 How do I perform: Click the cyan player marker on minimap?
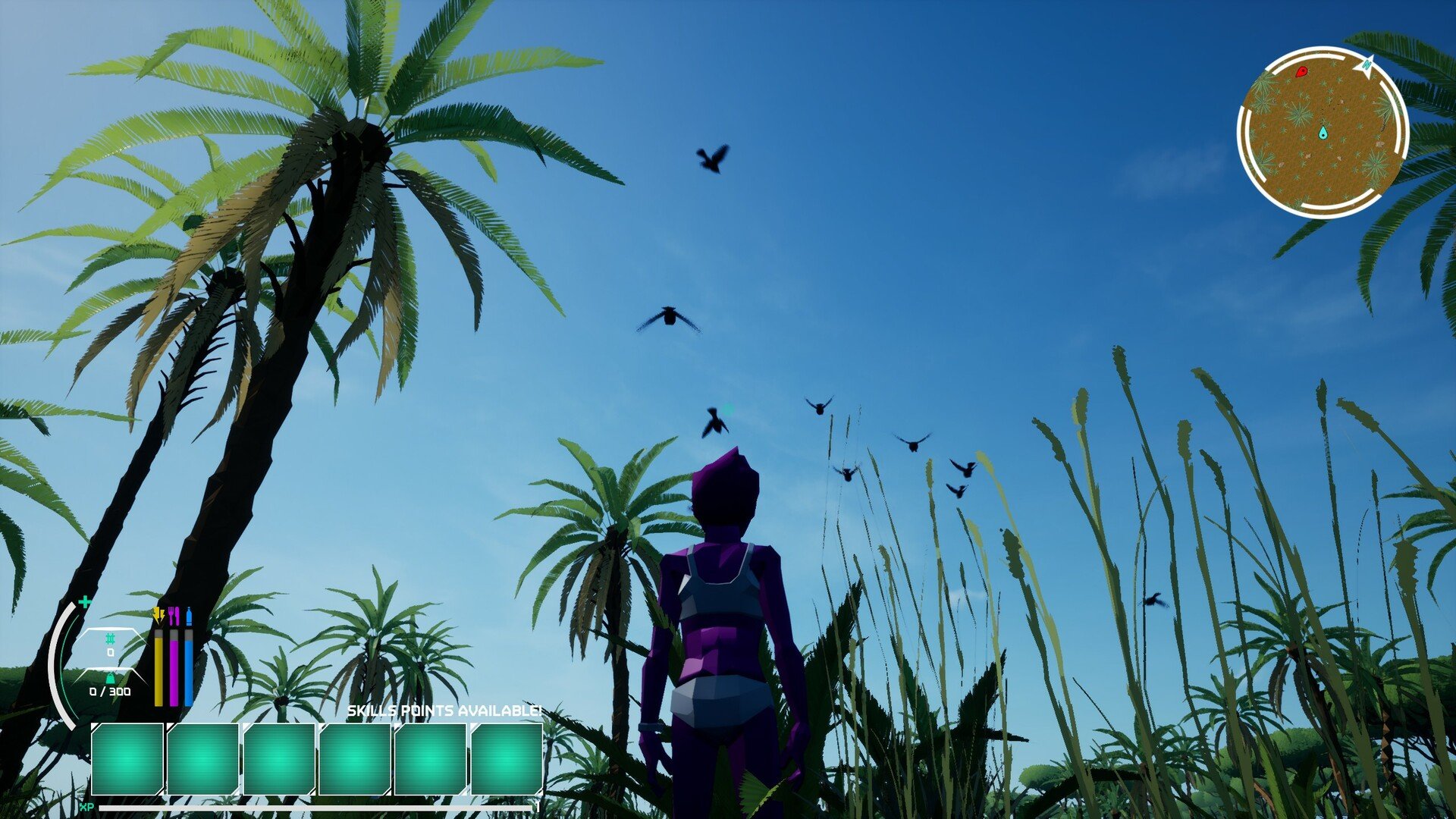tap(1323, 133)
